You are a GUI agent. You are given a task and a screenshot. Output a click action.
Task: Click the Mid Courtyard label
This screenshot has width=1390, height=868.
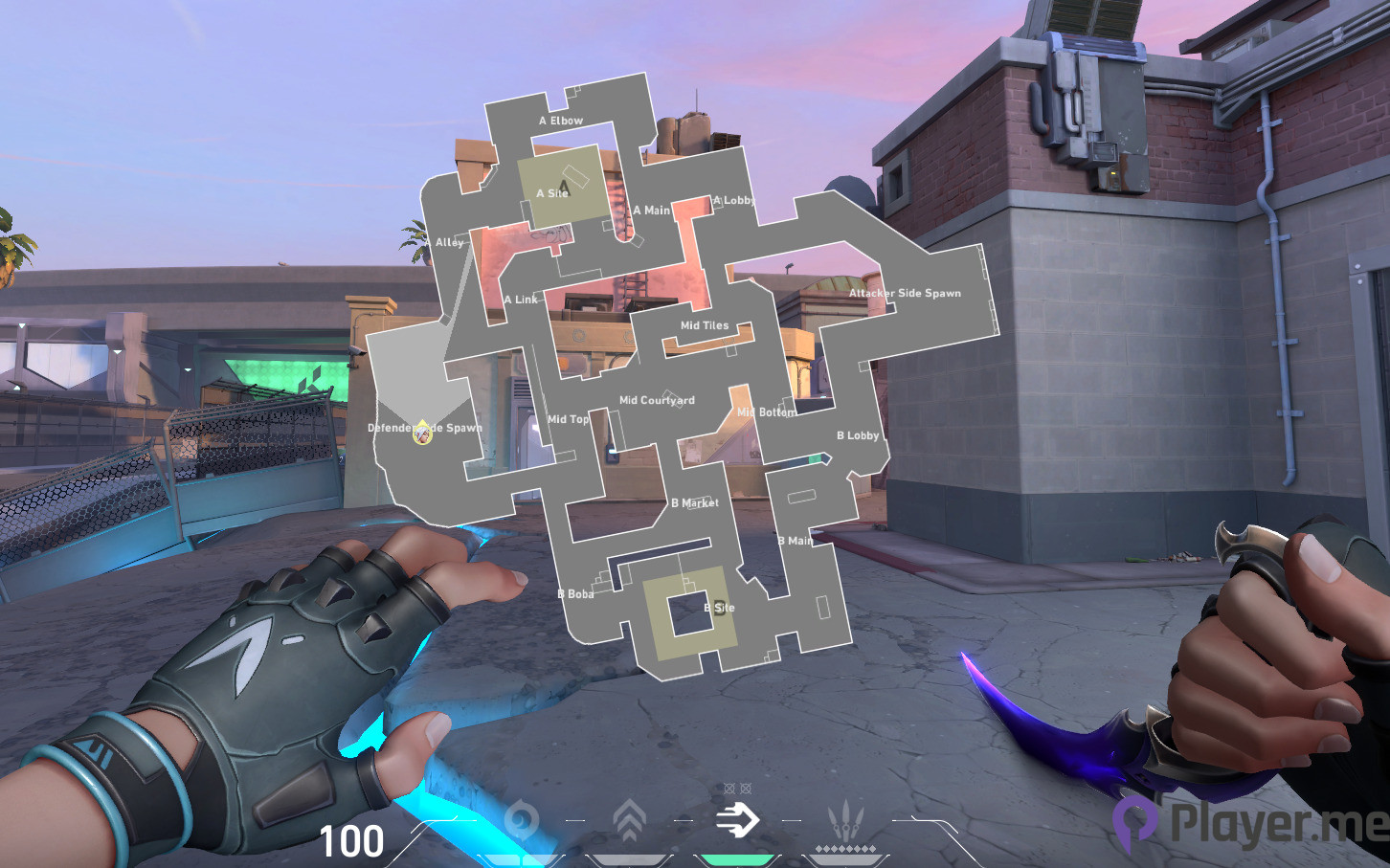tap(658, 400)
